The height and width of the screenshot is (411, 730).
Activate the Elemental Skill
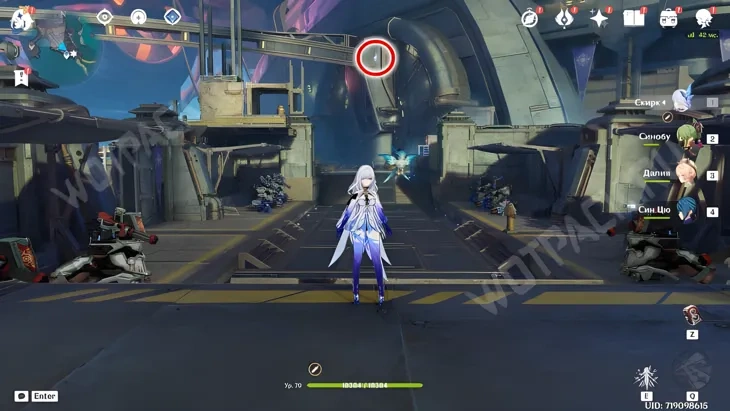(646, 378)
